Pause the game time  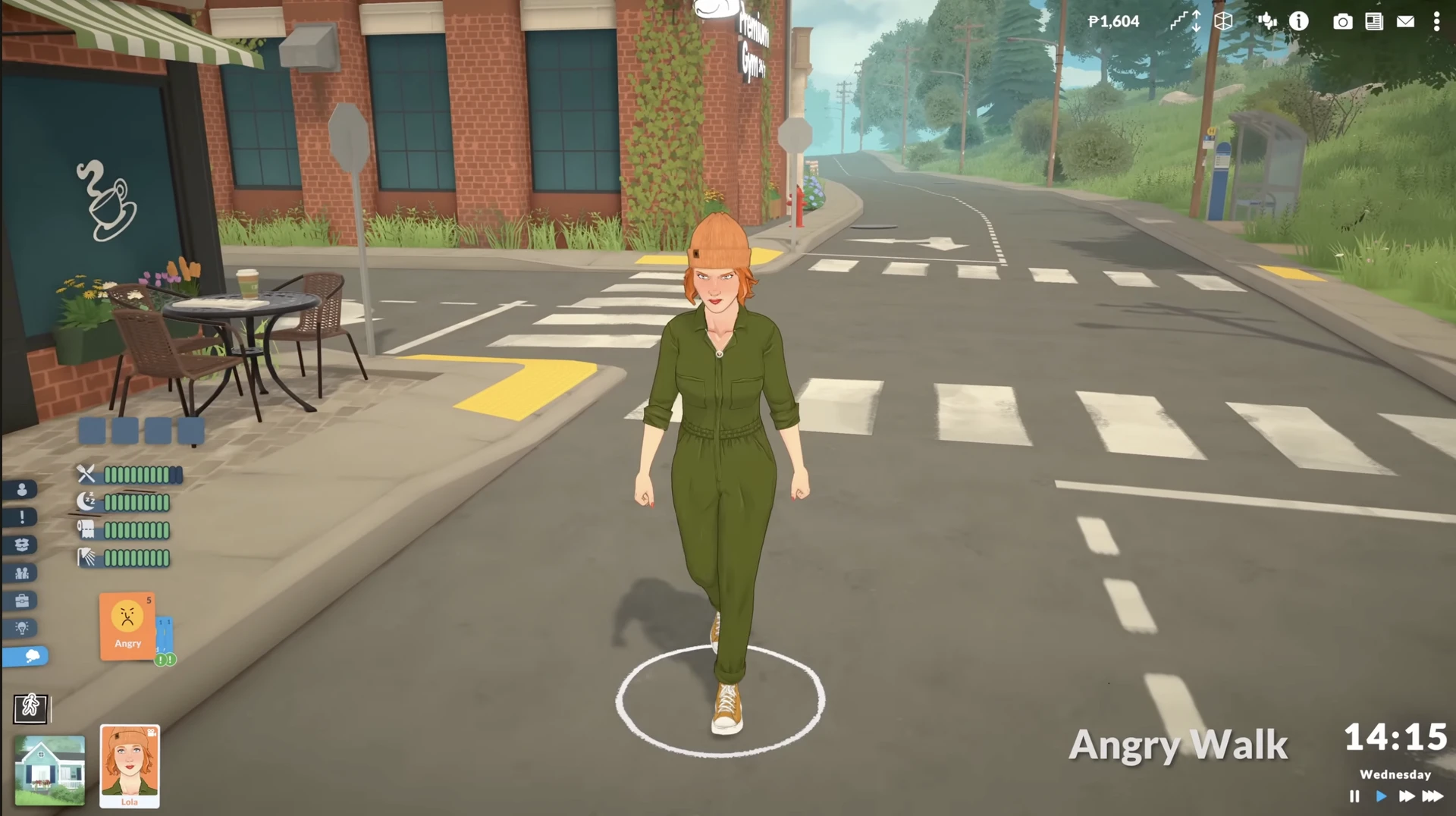tap(1354, 796)
